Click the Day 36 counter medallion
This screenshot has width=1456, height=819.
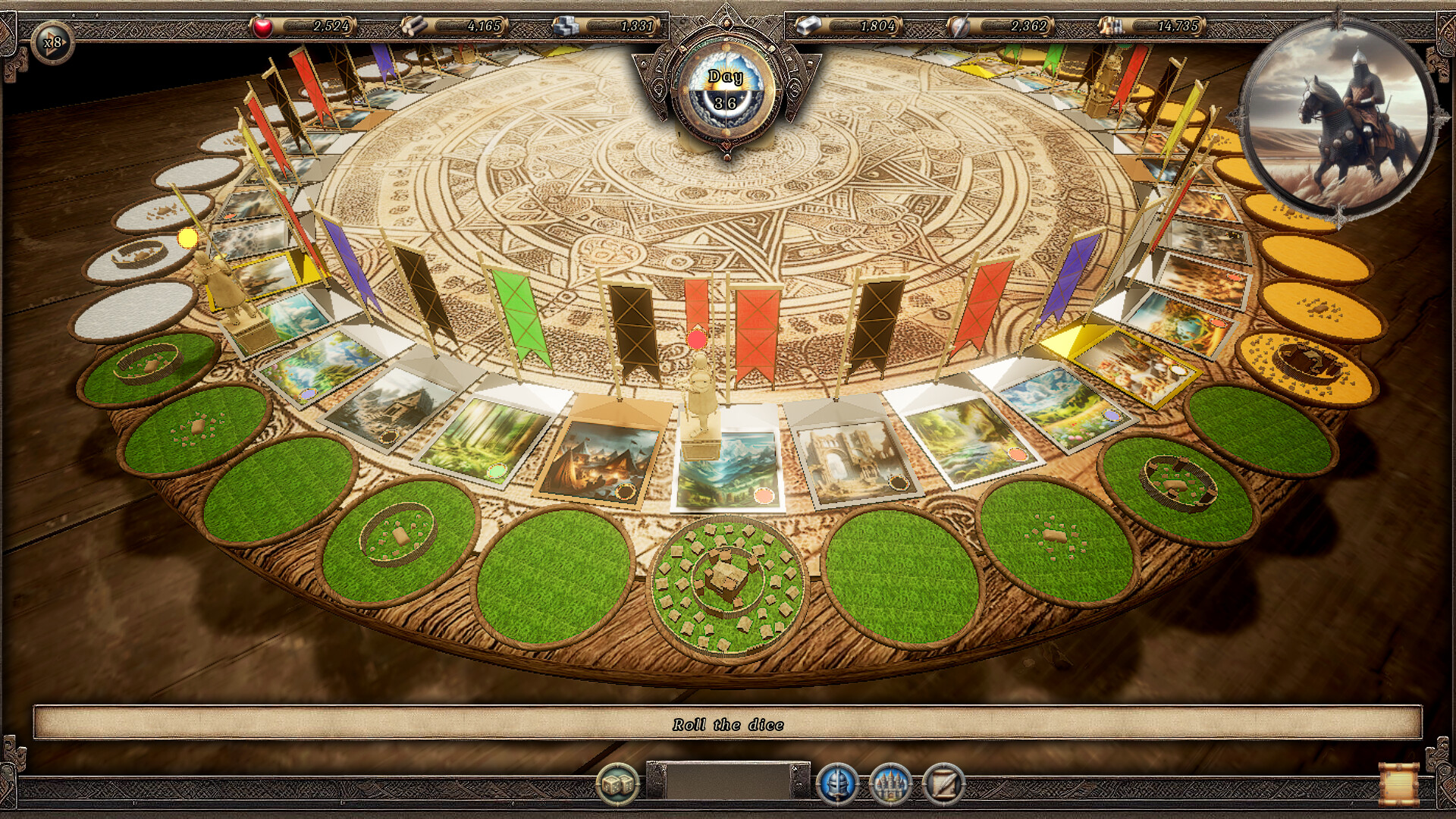pyautogui.click(x=726, y=87)
